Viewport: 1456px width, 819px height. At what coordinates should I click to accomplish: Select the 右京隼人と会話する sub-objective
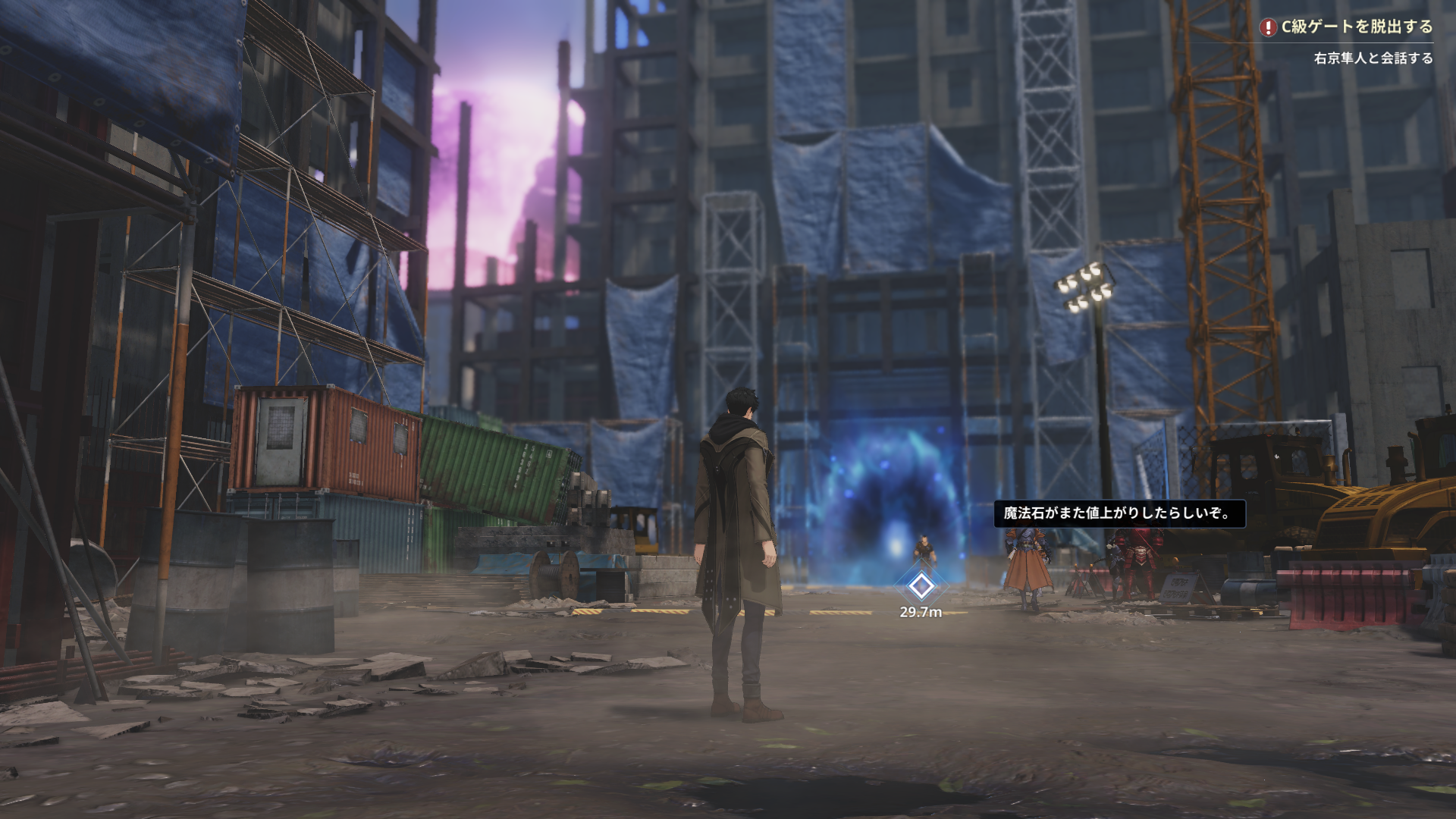1373,58
